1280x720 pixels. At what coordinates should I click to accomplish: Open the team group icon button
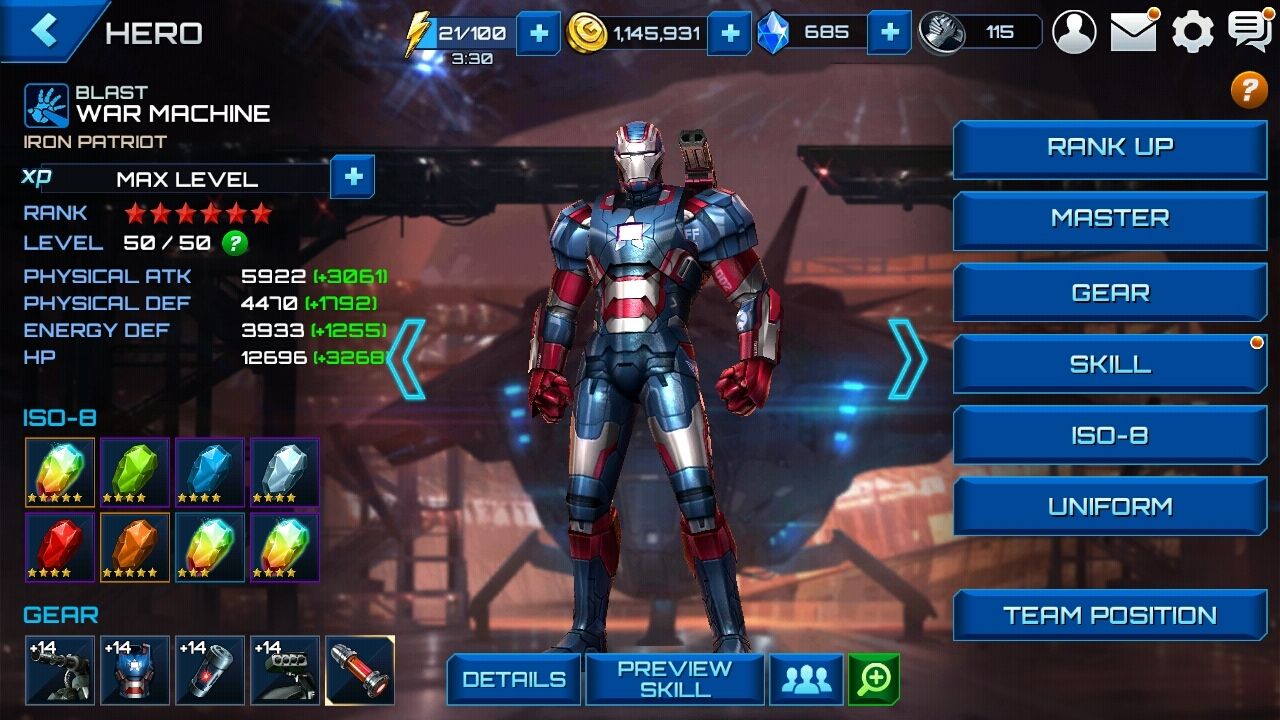pos(806,680)
